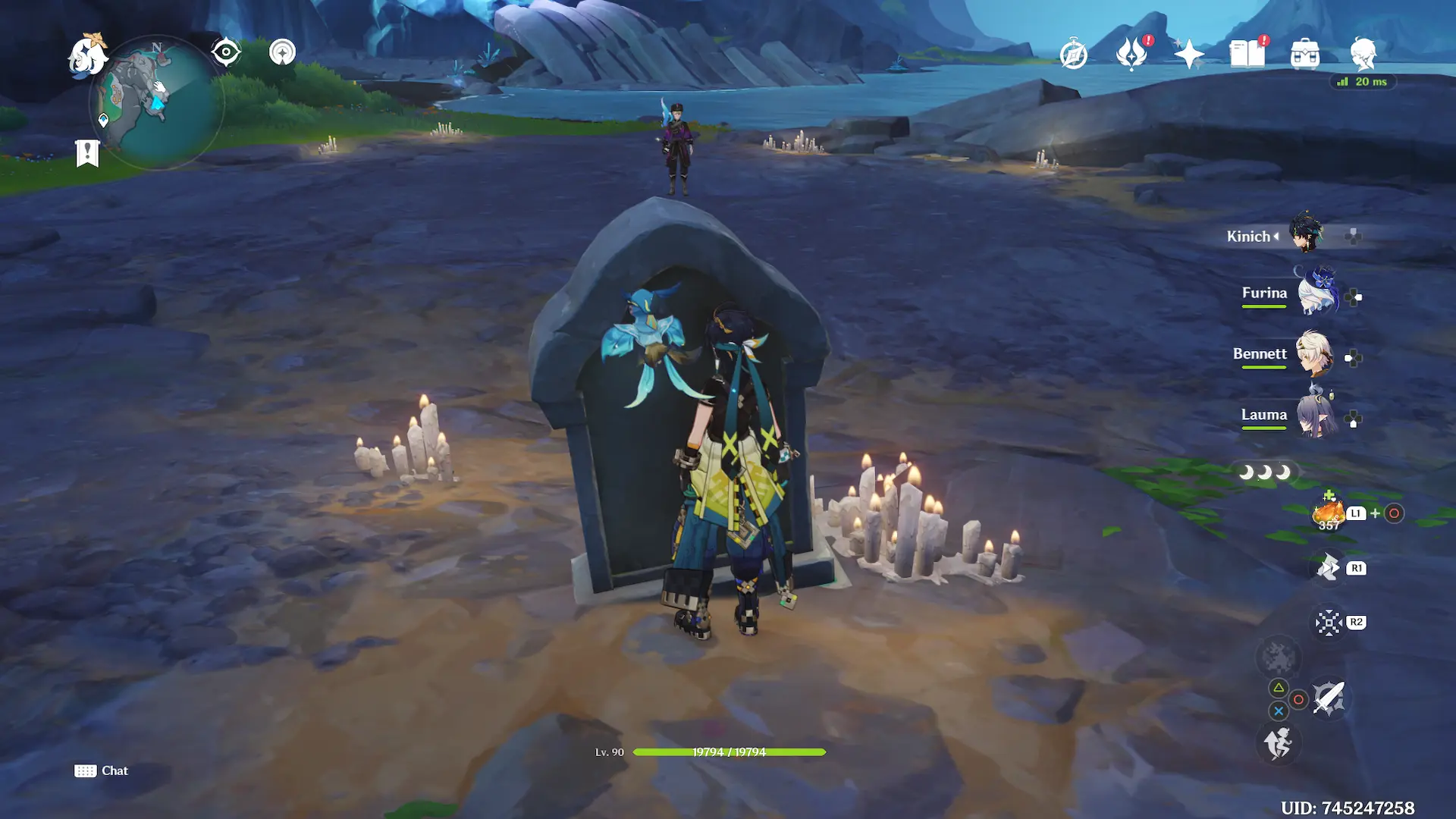Open the signal wave icon beside minimap
The width and height of the screenshot is (1456, 819).
pos(282,52)
